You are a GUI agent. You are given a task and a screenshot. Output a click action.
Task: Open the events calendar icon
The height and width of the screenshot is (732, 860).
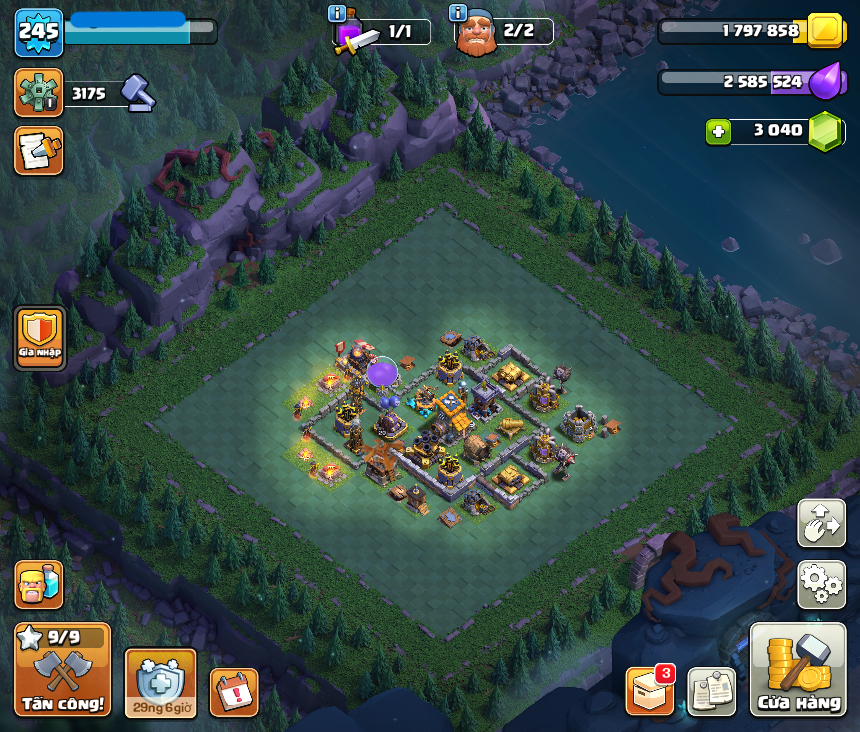click(234, 692)
